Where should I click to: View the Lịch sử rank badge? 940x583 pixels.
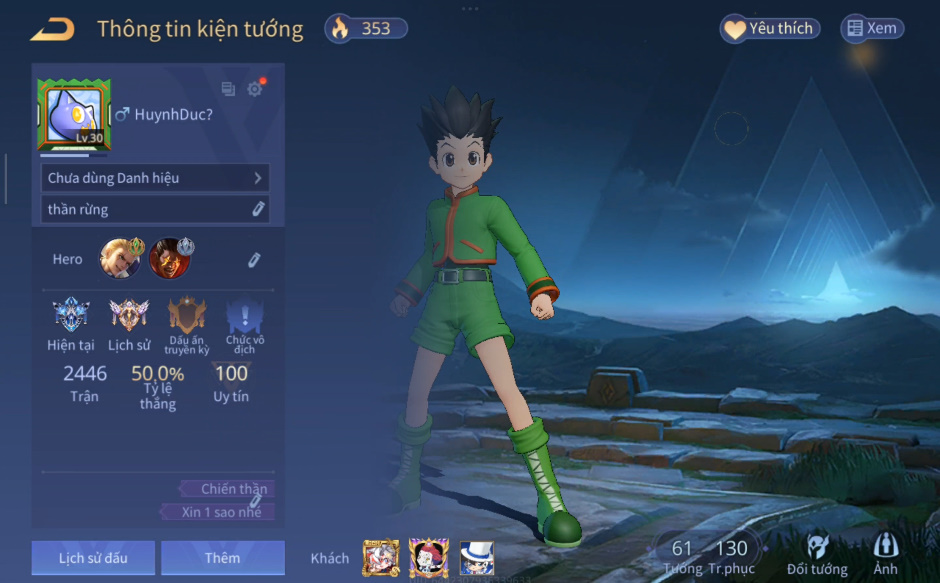click(128, 316)
